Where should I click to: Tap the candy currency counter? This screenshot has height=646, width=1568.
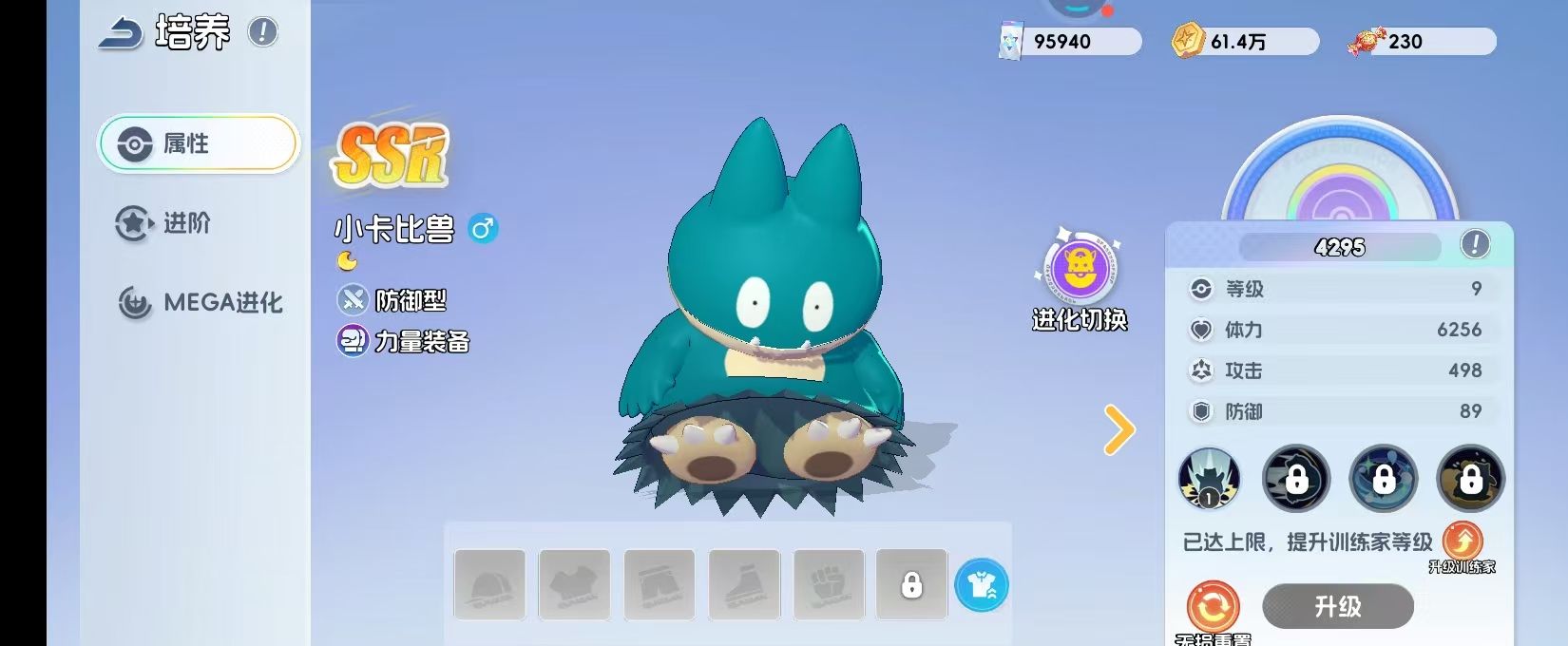(x=1422, y=42)
